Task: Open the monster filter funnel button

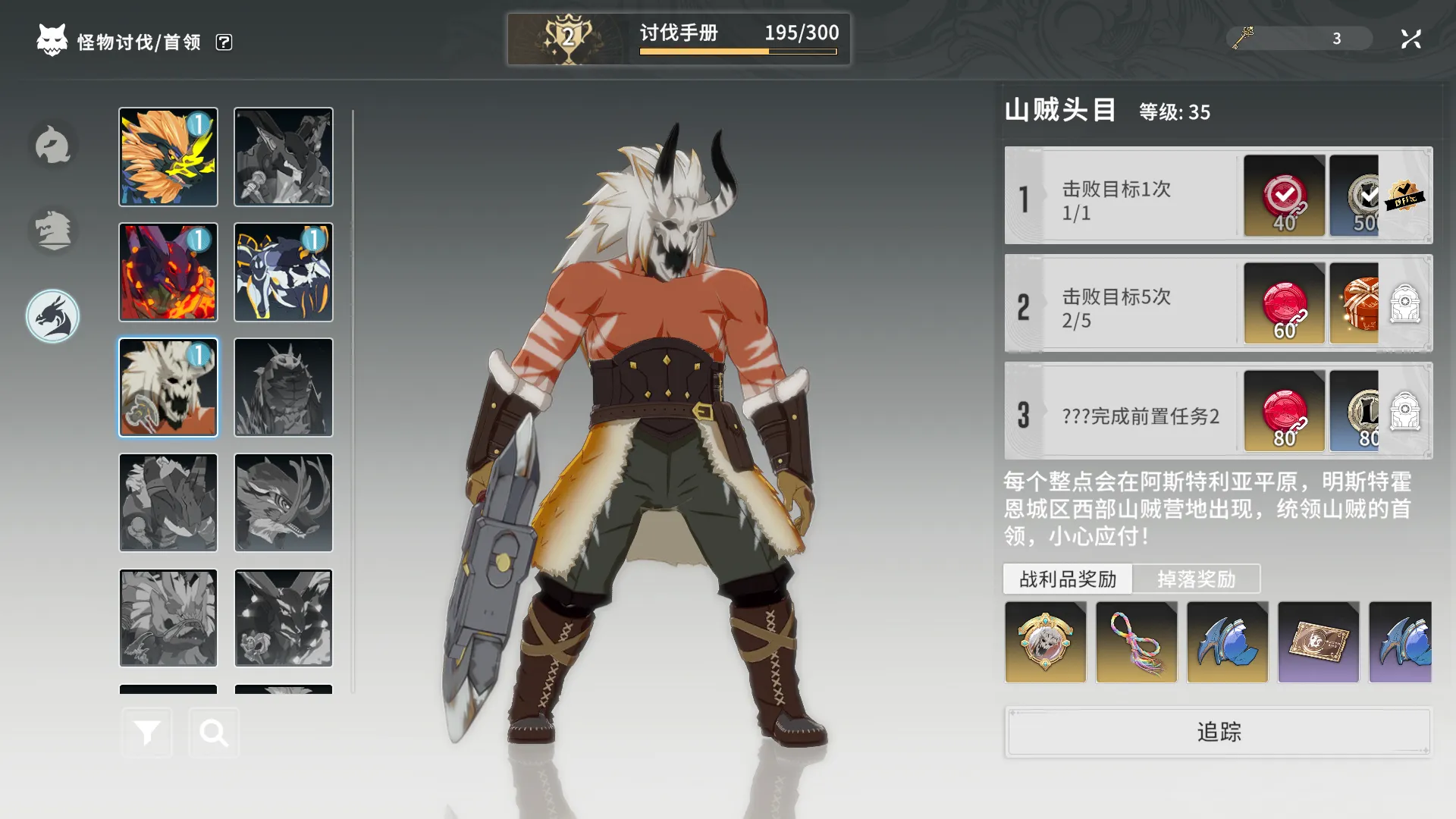Action: click(147, 733)
